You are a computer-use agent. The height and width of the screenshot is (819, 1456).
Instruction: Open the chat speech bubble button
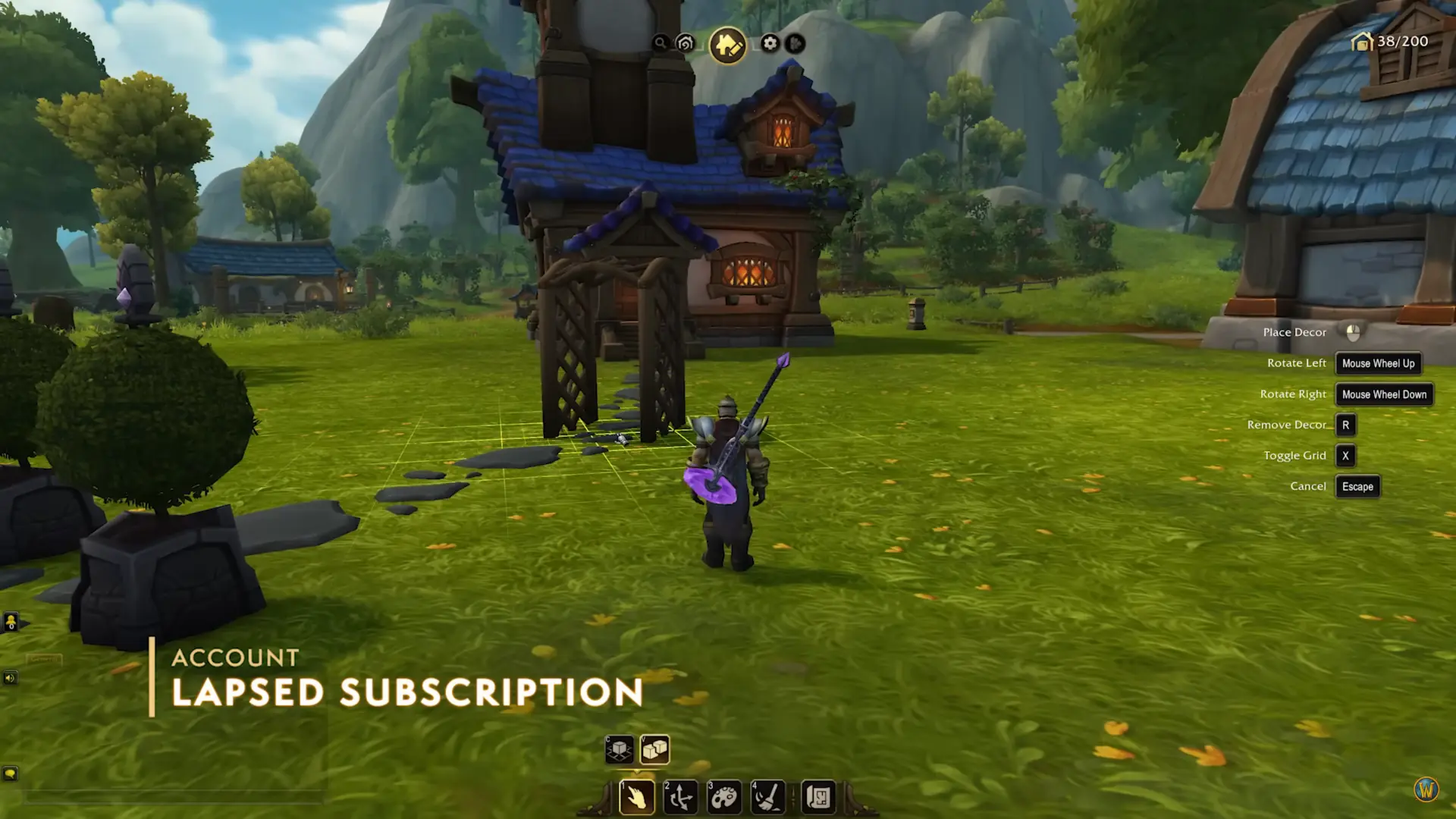10,773
